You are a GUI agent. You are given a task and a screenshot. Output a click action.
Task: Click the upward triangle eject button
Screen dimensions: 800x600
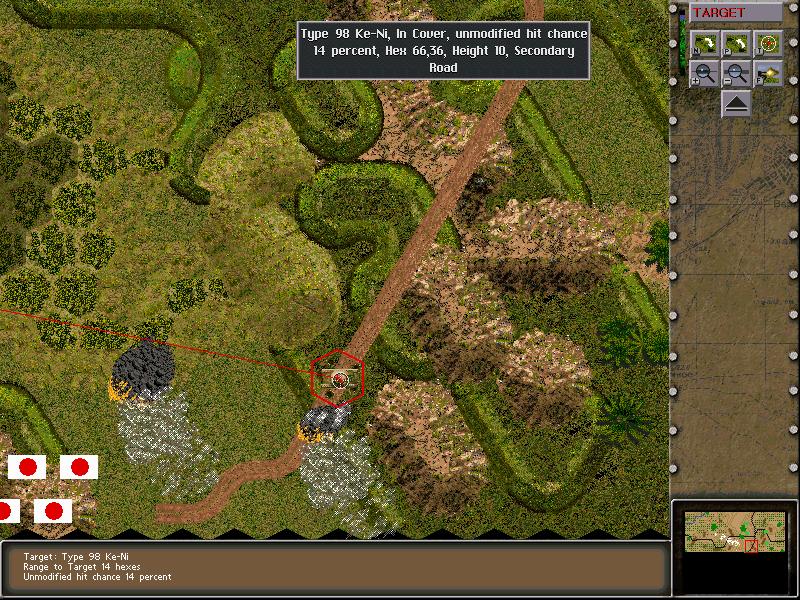[x=737, y=103]
